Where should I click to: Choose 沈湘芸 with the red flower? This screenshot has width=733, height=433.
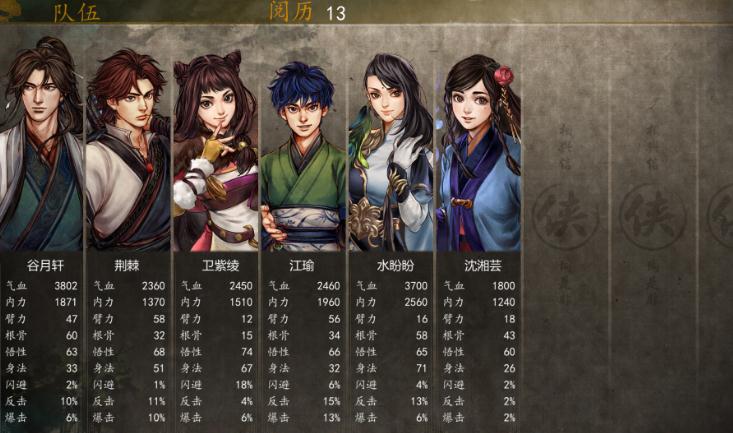point(477,152)
